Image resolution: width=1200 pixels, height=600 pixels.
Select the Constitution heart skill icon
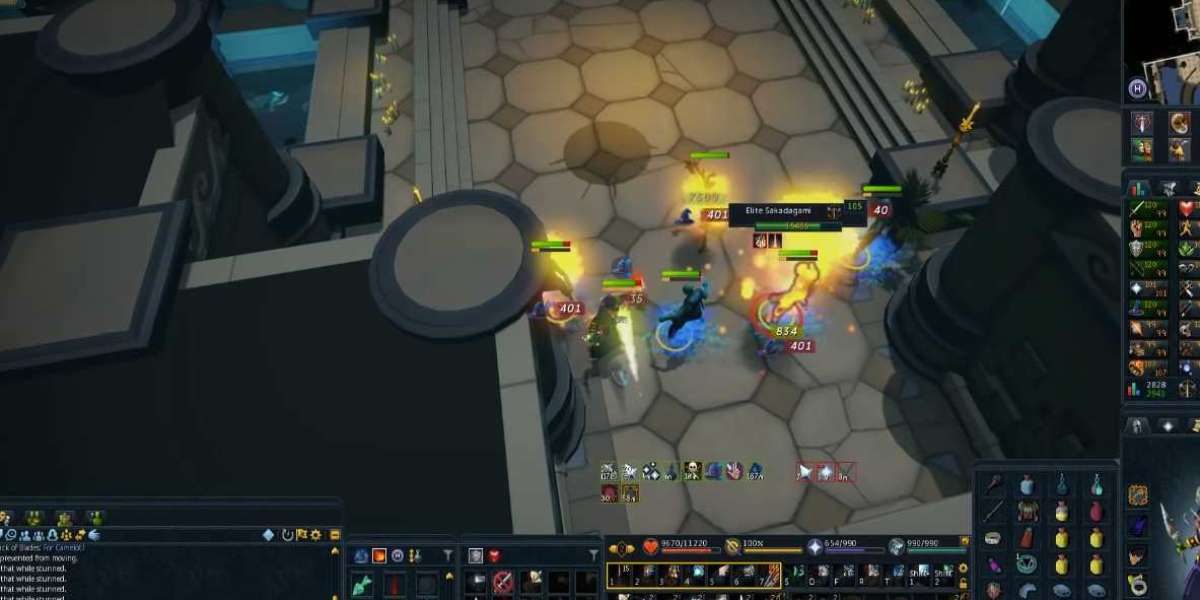1187,209
